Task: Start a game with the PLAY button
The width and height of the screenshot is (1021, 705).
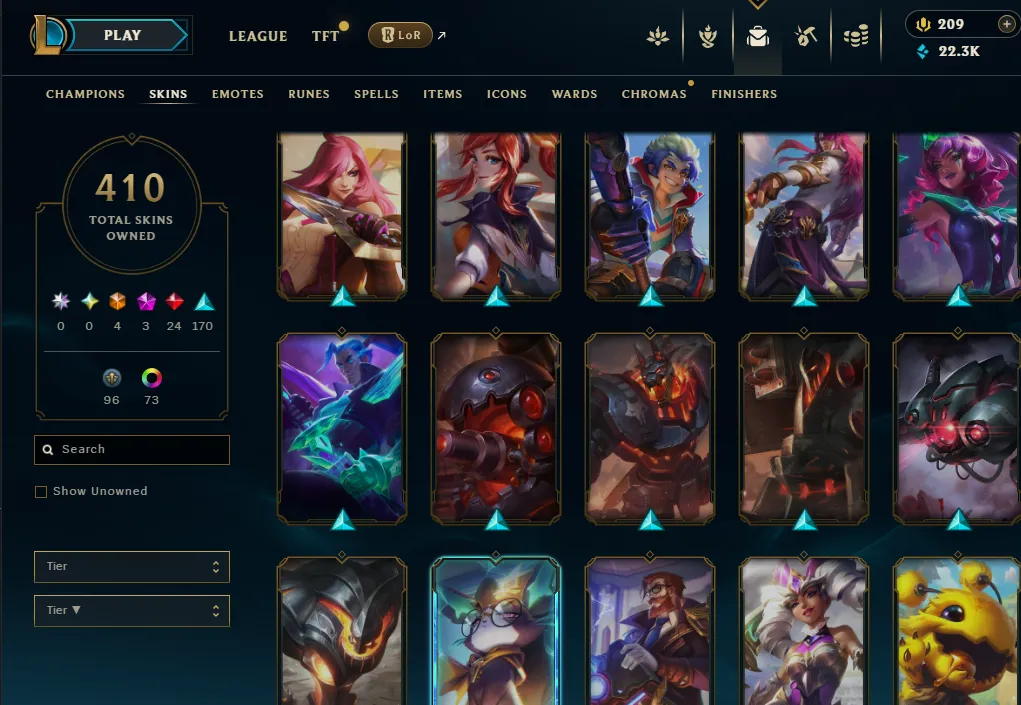Action: coord(122,35)
